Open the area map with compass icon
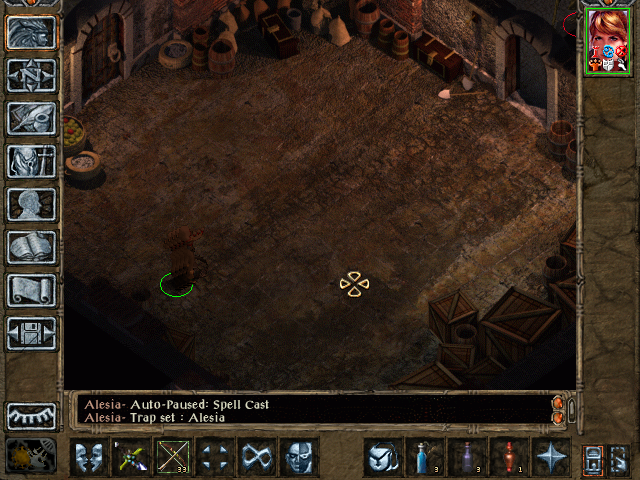The height and width of the screenshot is (480, 640). coord(31,75)
